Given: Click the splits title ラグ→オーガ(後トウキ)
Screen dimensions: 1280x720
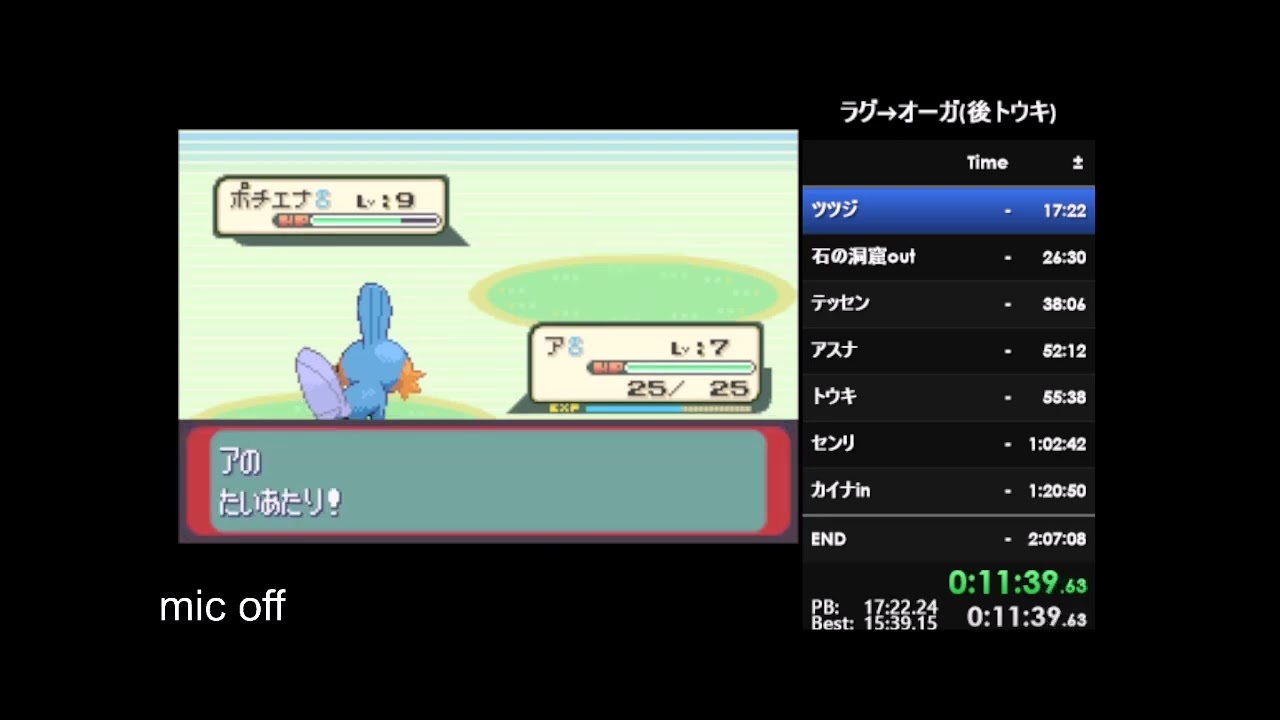Looking at the screenshot, I should click(x=948, y=113).
